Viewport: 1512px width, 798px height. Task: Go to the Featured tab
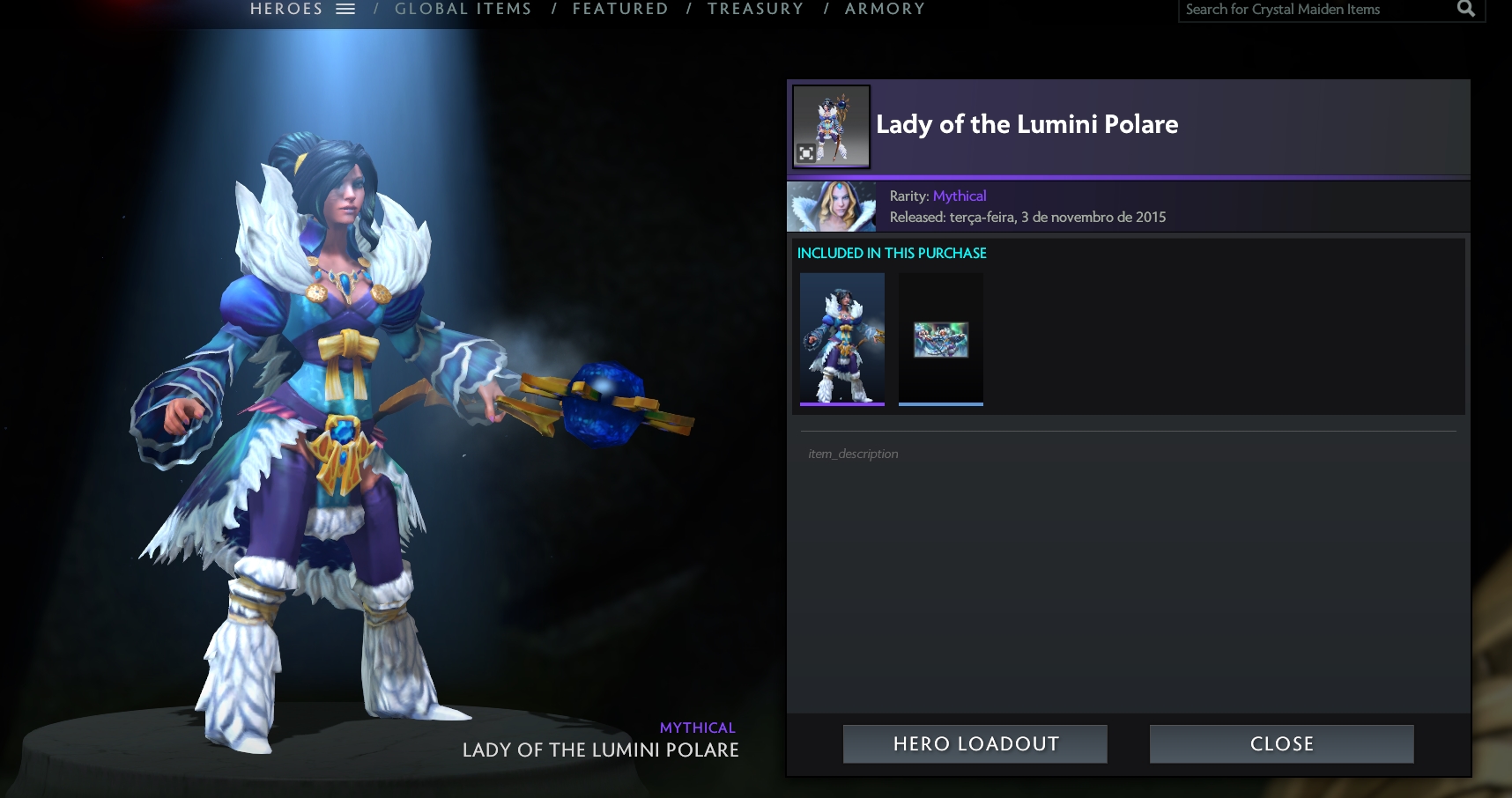click(620, 9)
